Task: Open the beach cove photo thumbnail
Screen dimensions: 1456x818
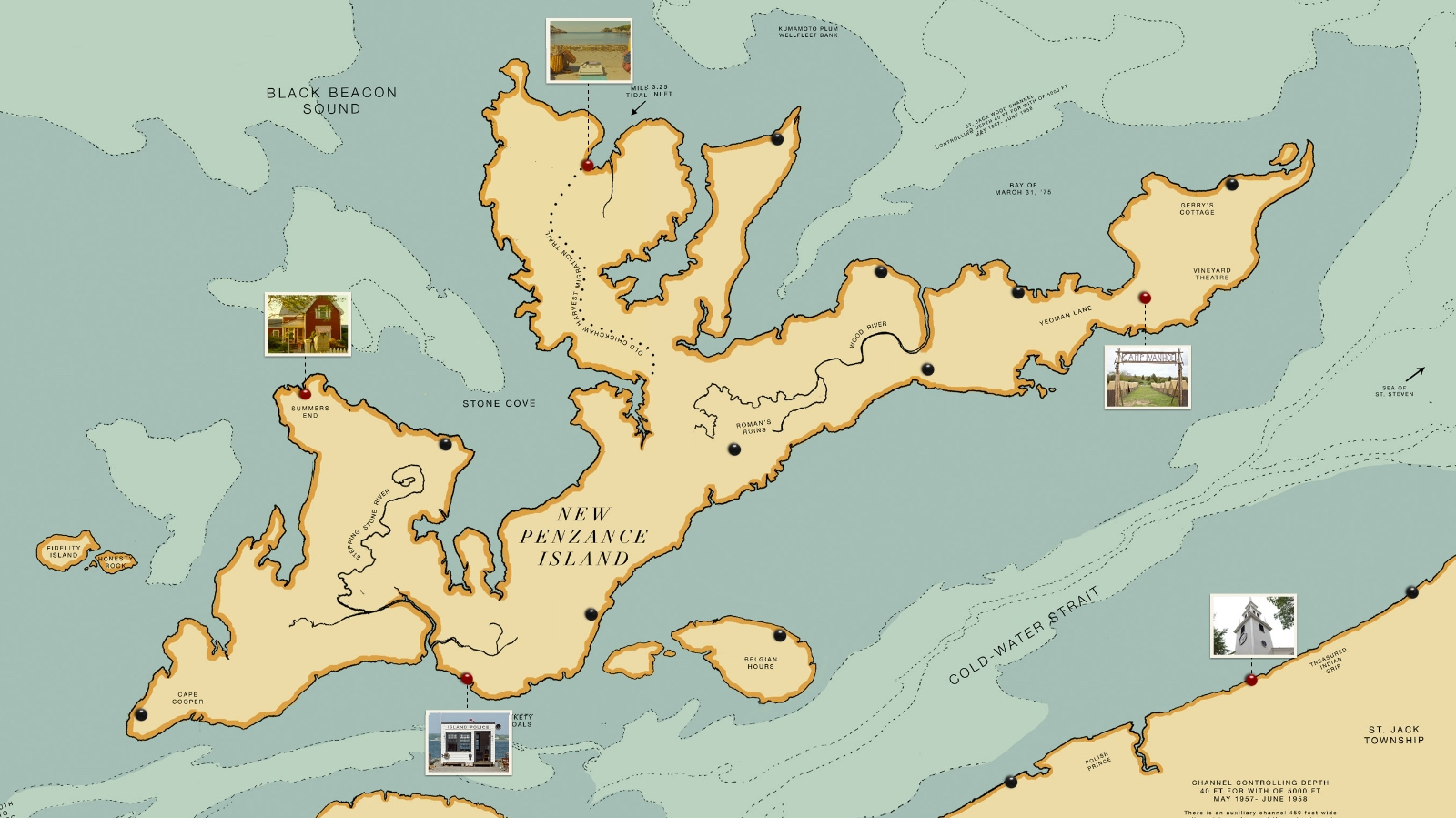Action: 589,51
